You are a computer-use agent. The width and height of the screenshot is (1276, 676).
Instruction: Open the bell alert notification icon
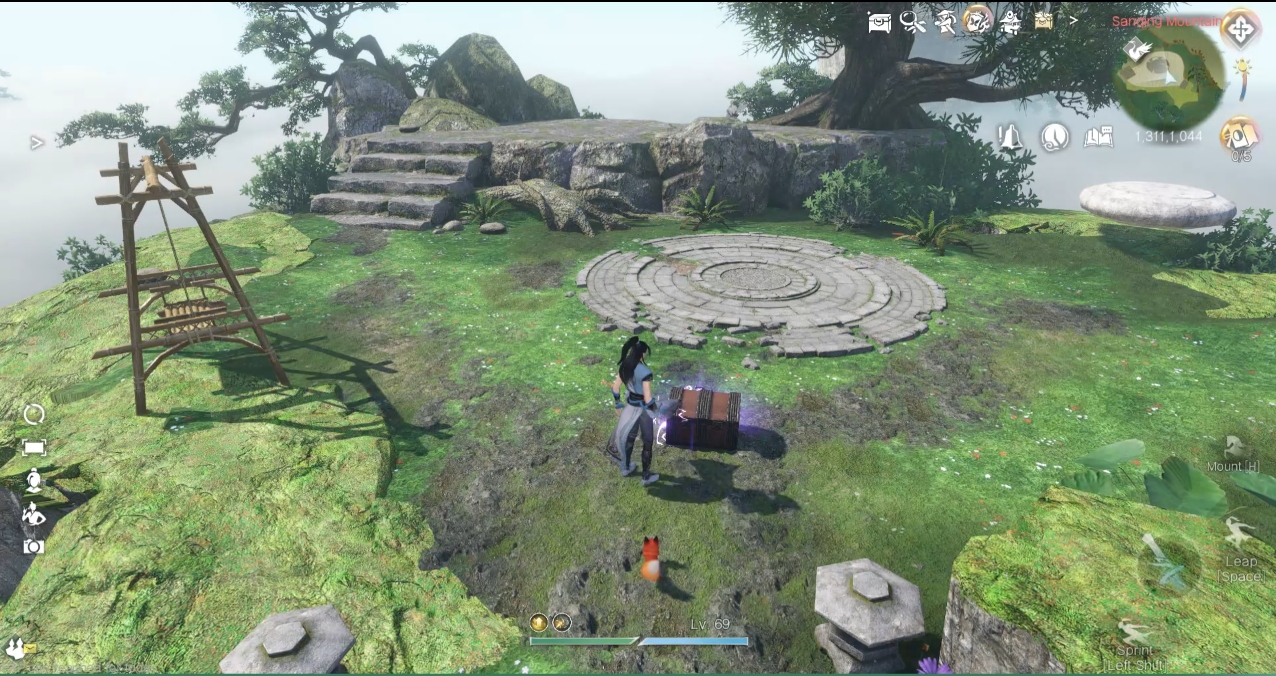[x=1010, y=138]
